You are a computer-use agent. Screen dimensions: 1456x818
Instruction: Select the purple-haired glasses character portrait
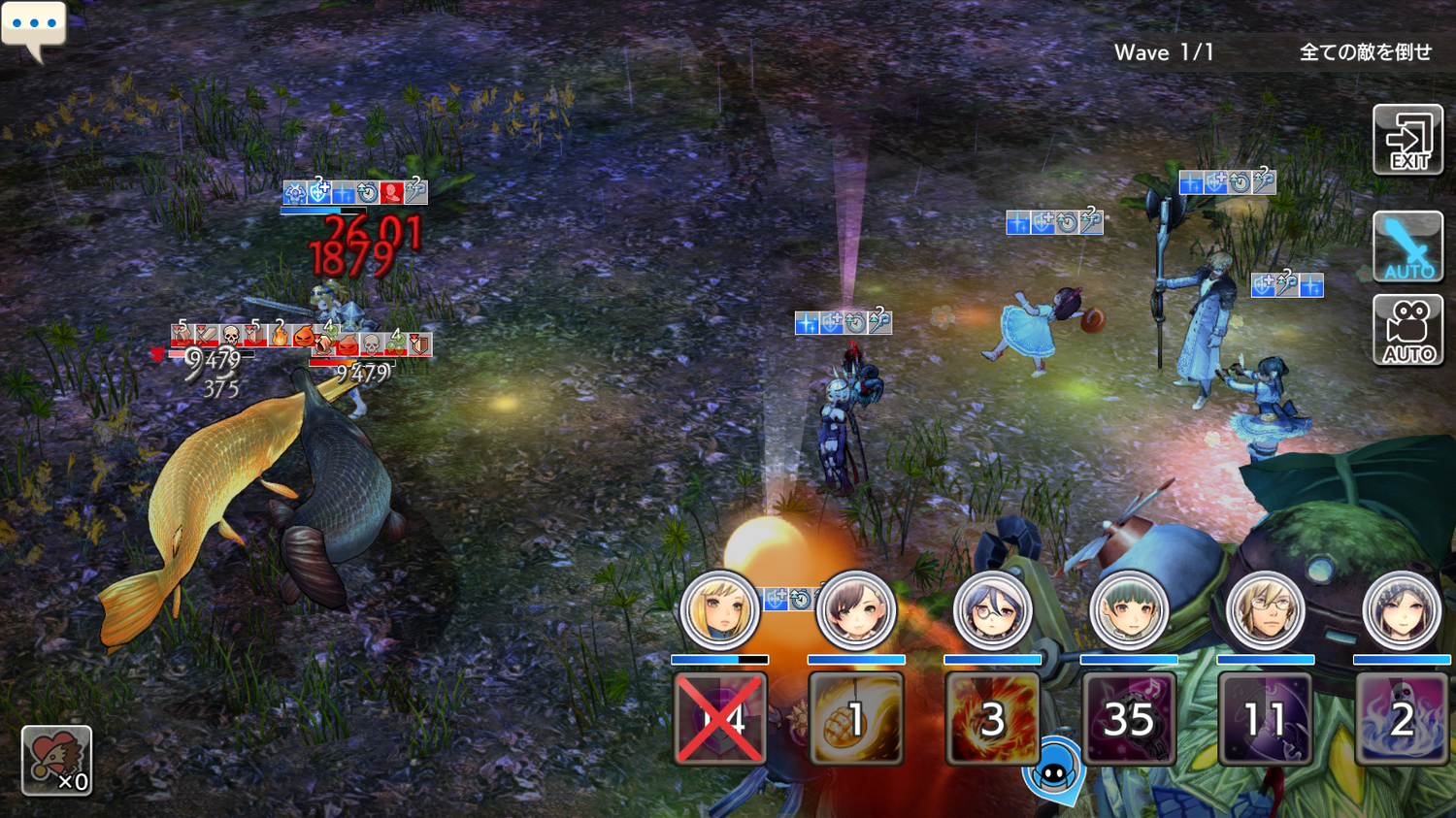(x=992, y=611)
